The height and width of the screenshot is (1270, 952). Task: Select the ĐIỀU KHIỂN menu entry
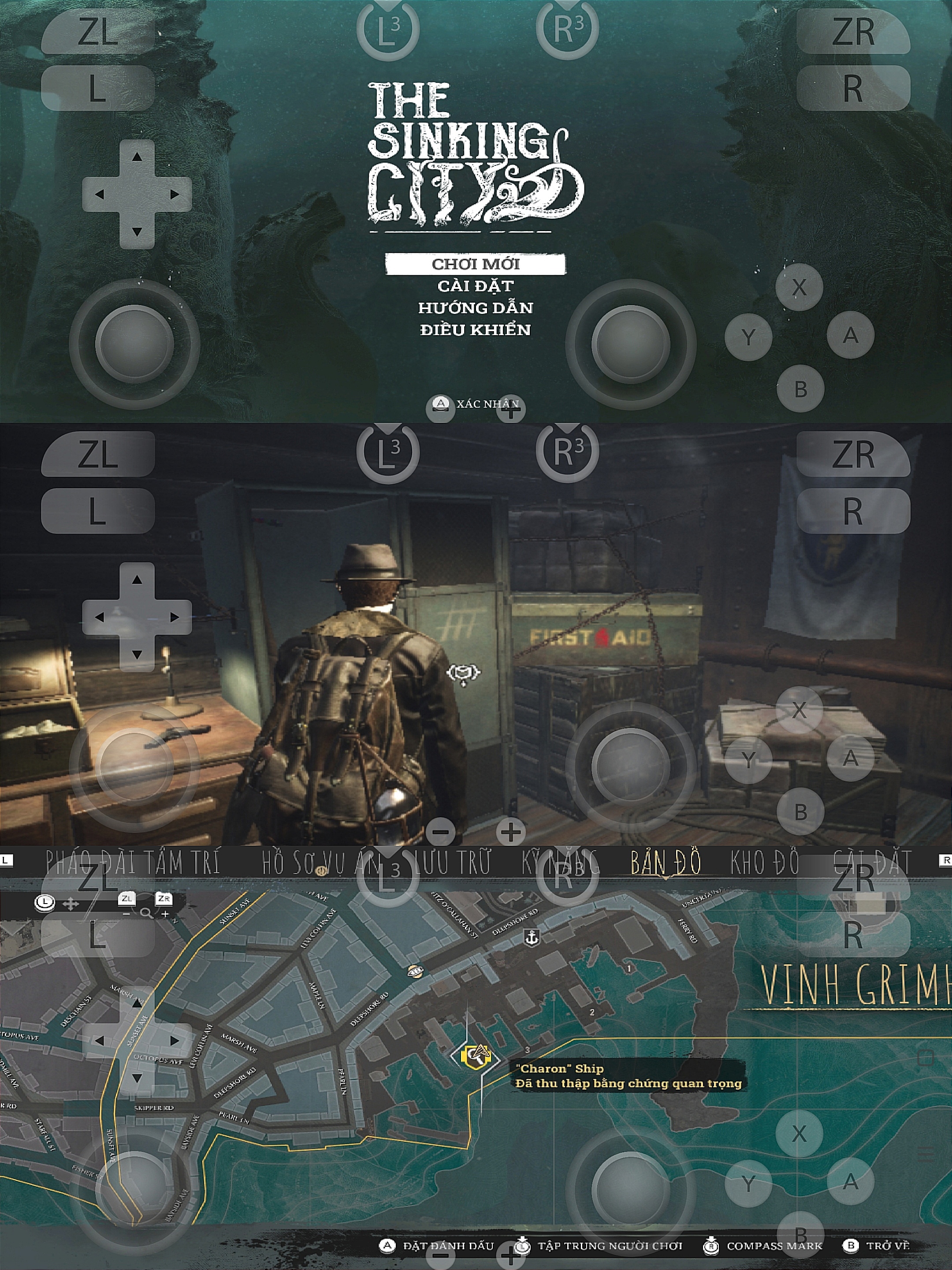point(475,329)
